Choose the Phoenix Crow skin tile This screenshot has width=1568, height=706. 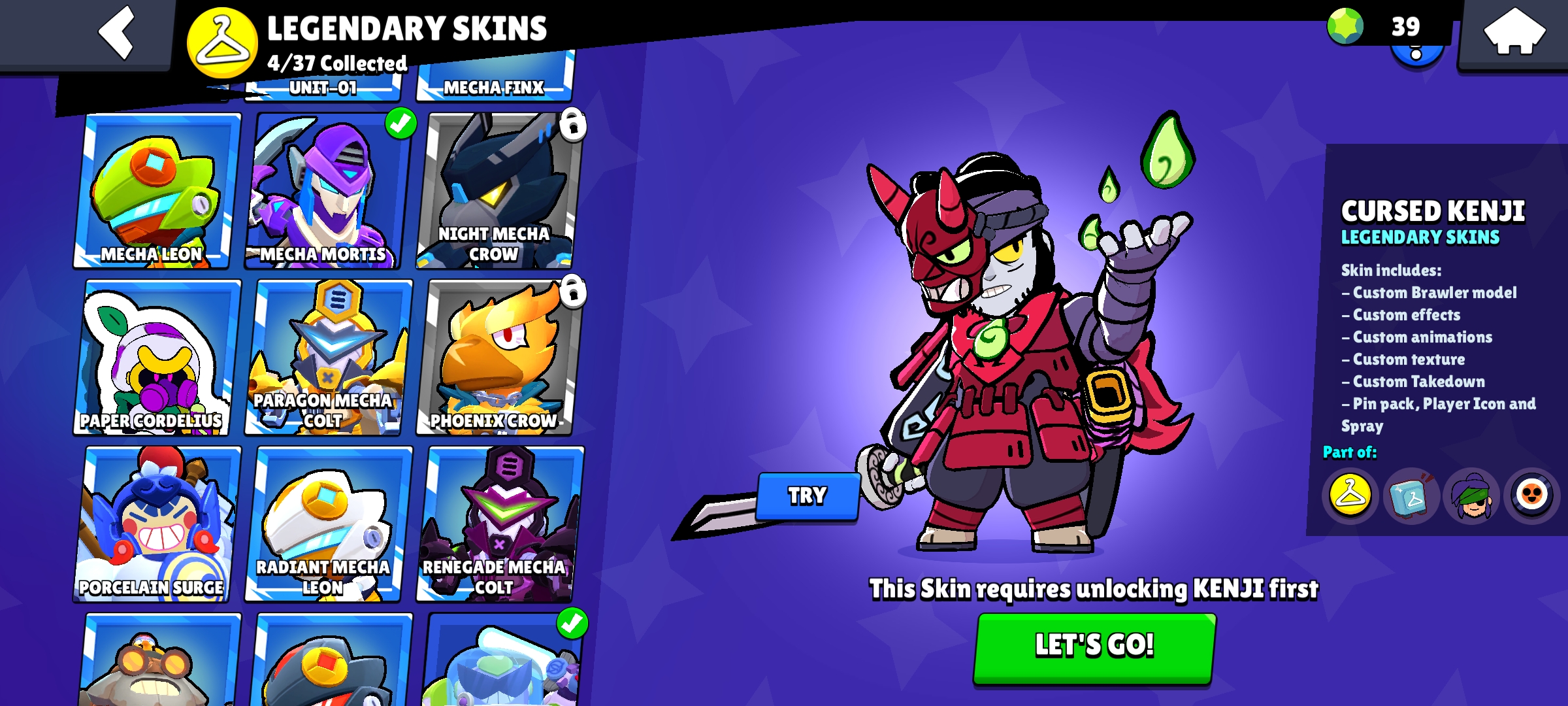(498, 358)
